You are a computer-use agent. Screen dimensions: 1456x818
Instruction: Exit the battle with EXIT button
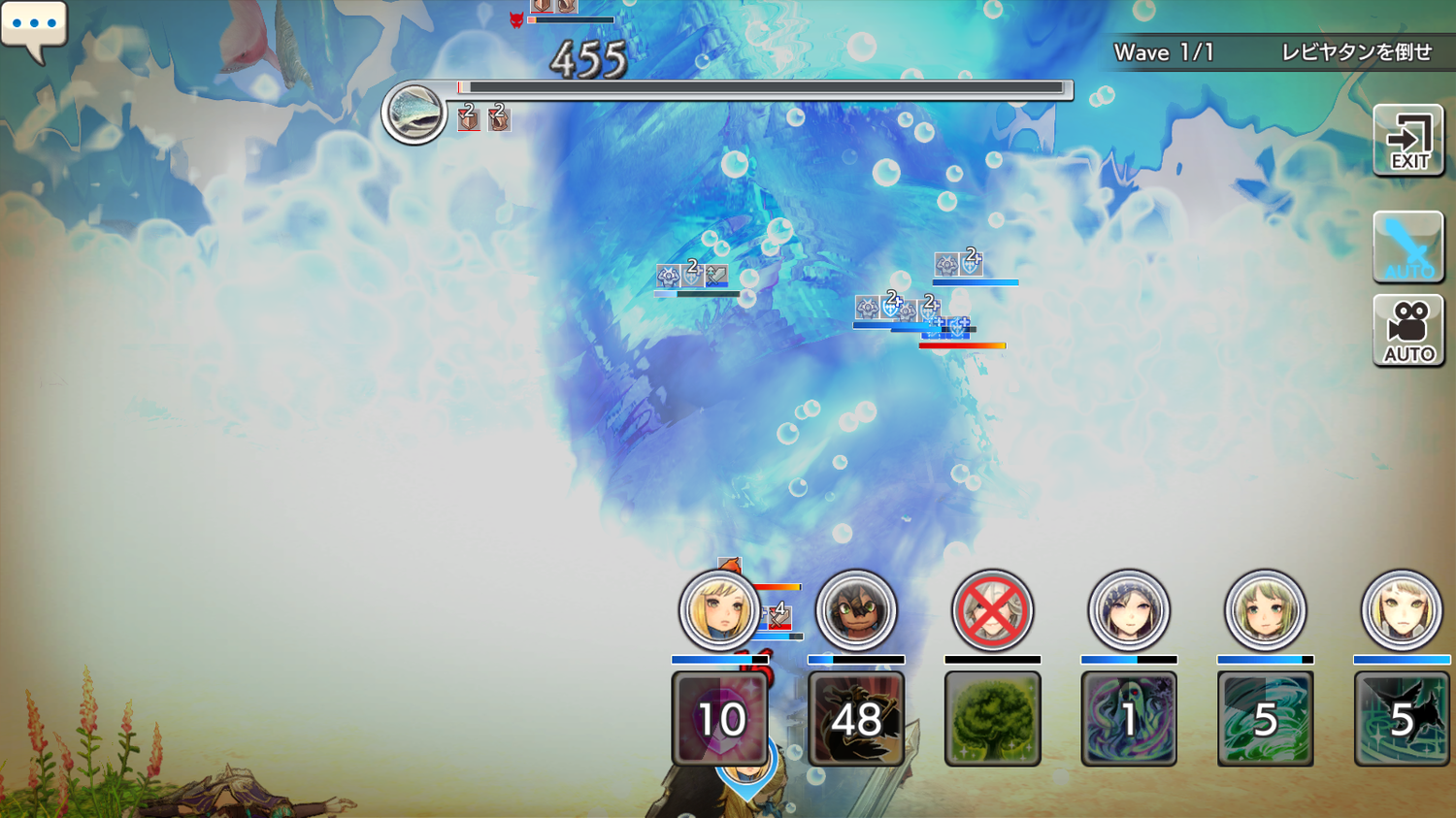coord(1408,142)
